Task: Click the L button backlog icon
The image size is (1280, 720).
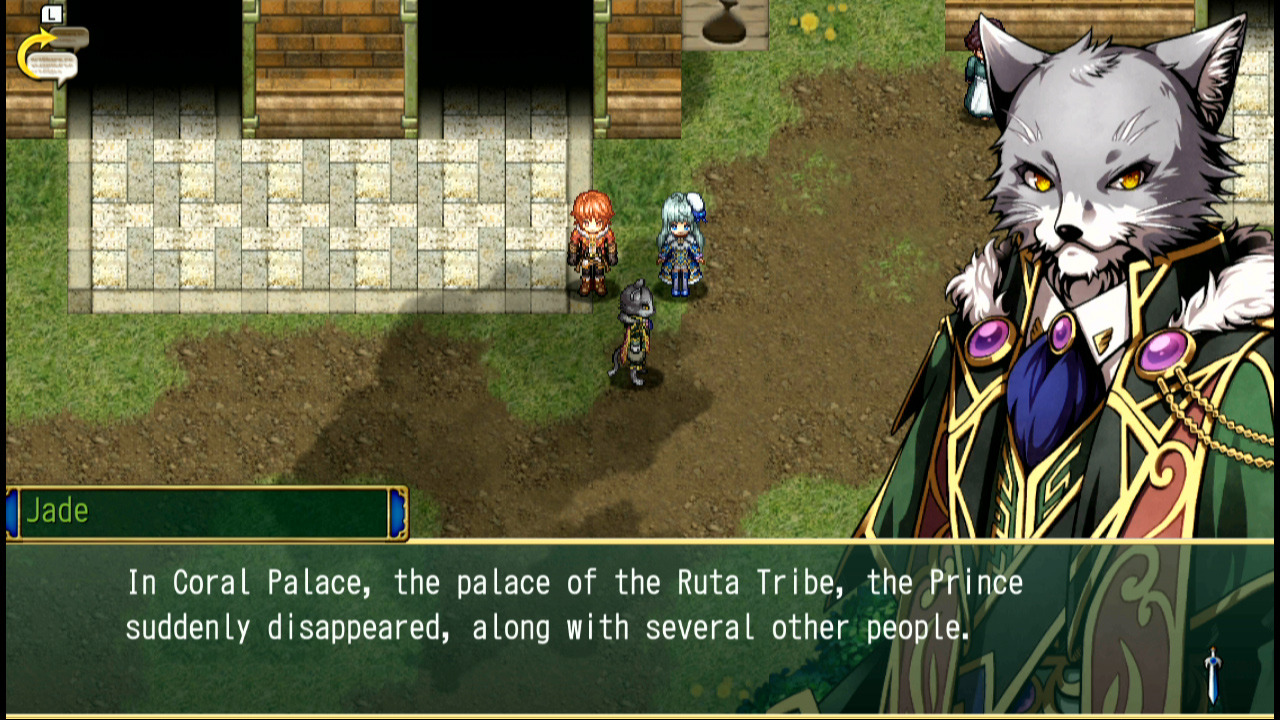Action: pyautogui.click(x=51, y=15)
